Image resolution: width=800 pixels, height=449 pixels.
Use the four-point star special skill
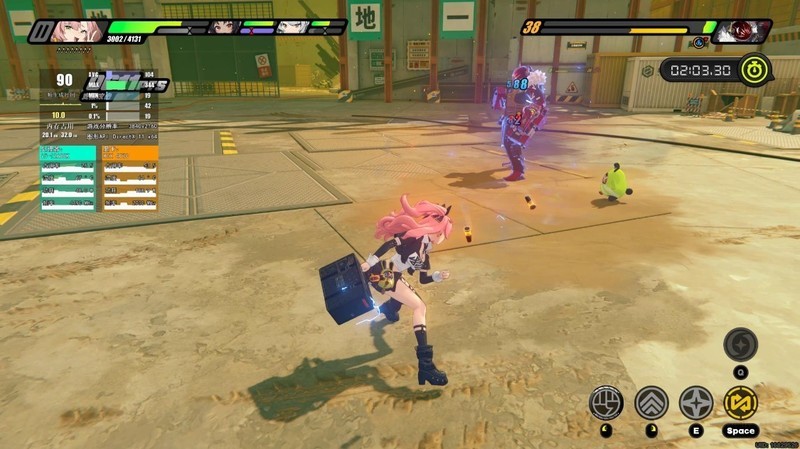[x=696, y=402]
